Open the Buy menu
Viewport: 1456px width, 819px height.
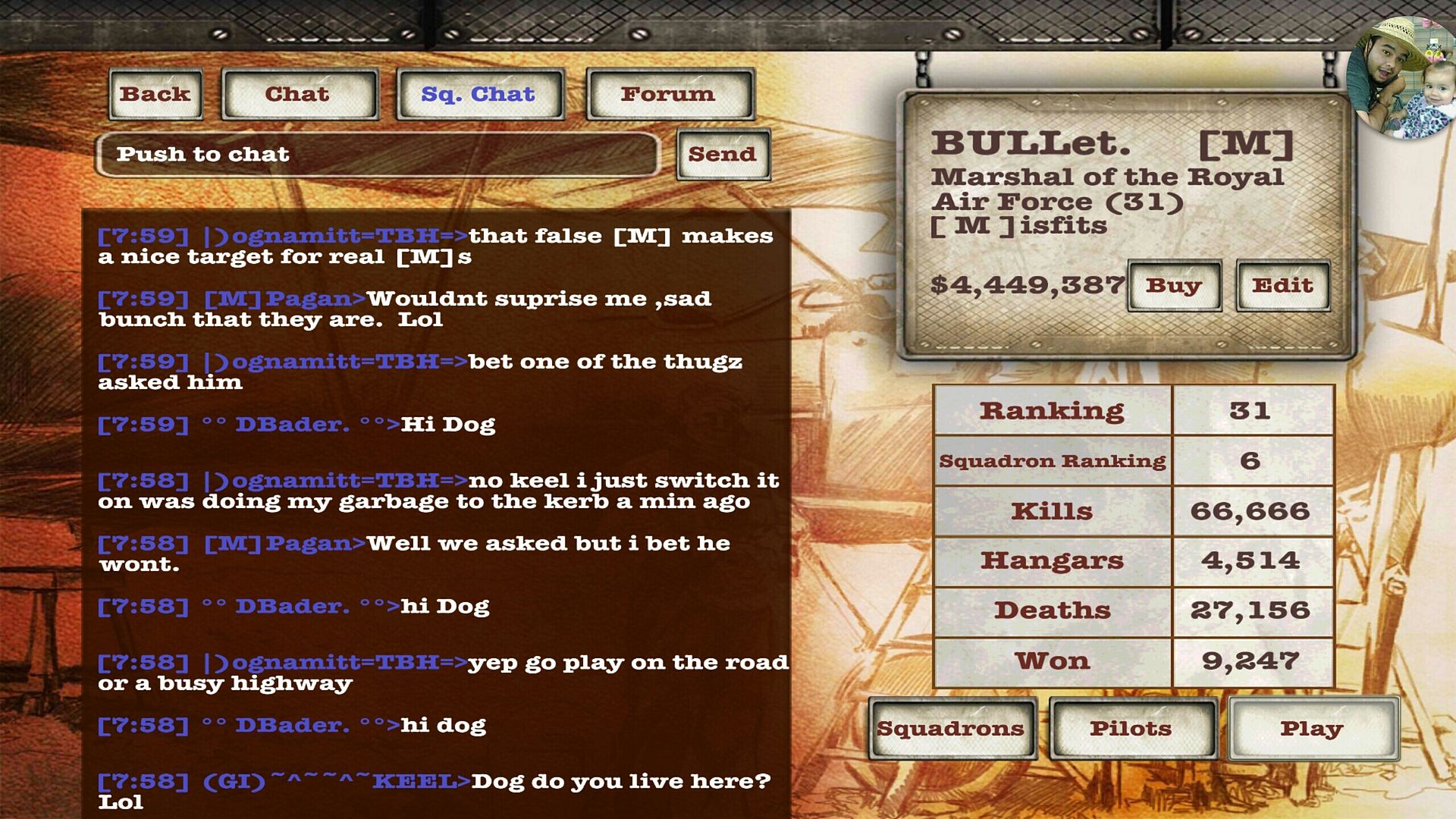click(1174, 286)
